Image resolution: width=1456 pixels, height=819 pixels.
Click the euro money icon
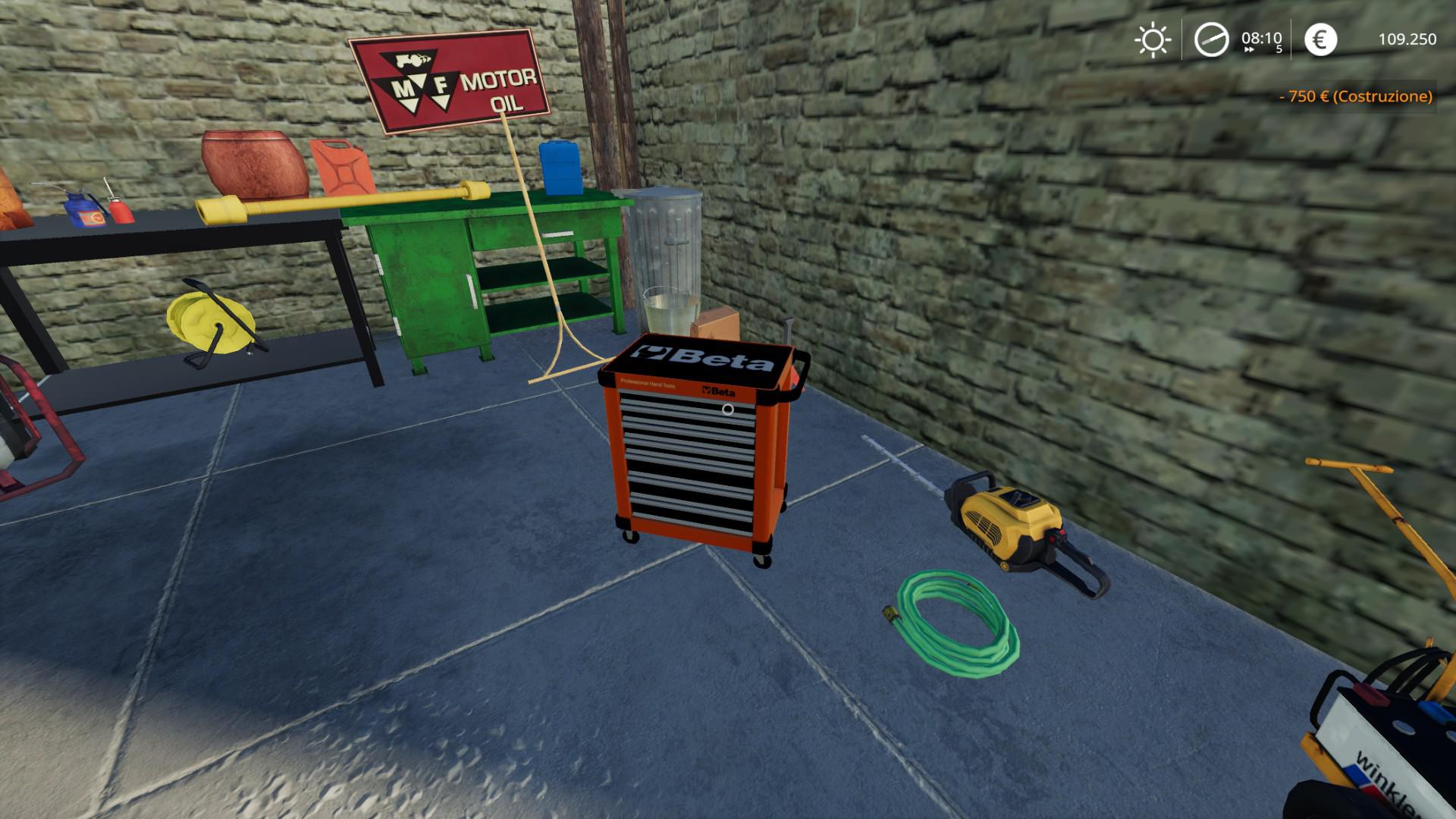tap(1320, 39)
